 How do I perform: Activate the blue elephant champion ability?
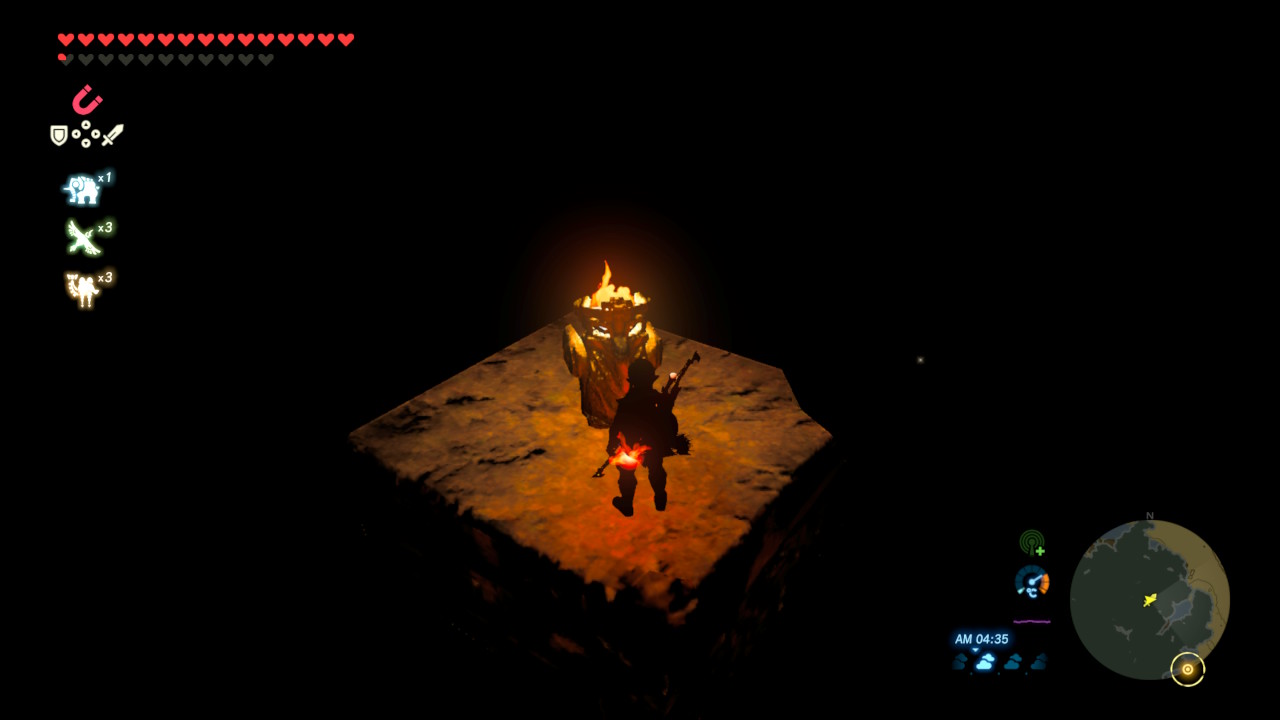click(x=82, y=189)
